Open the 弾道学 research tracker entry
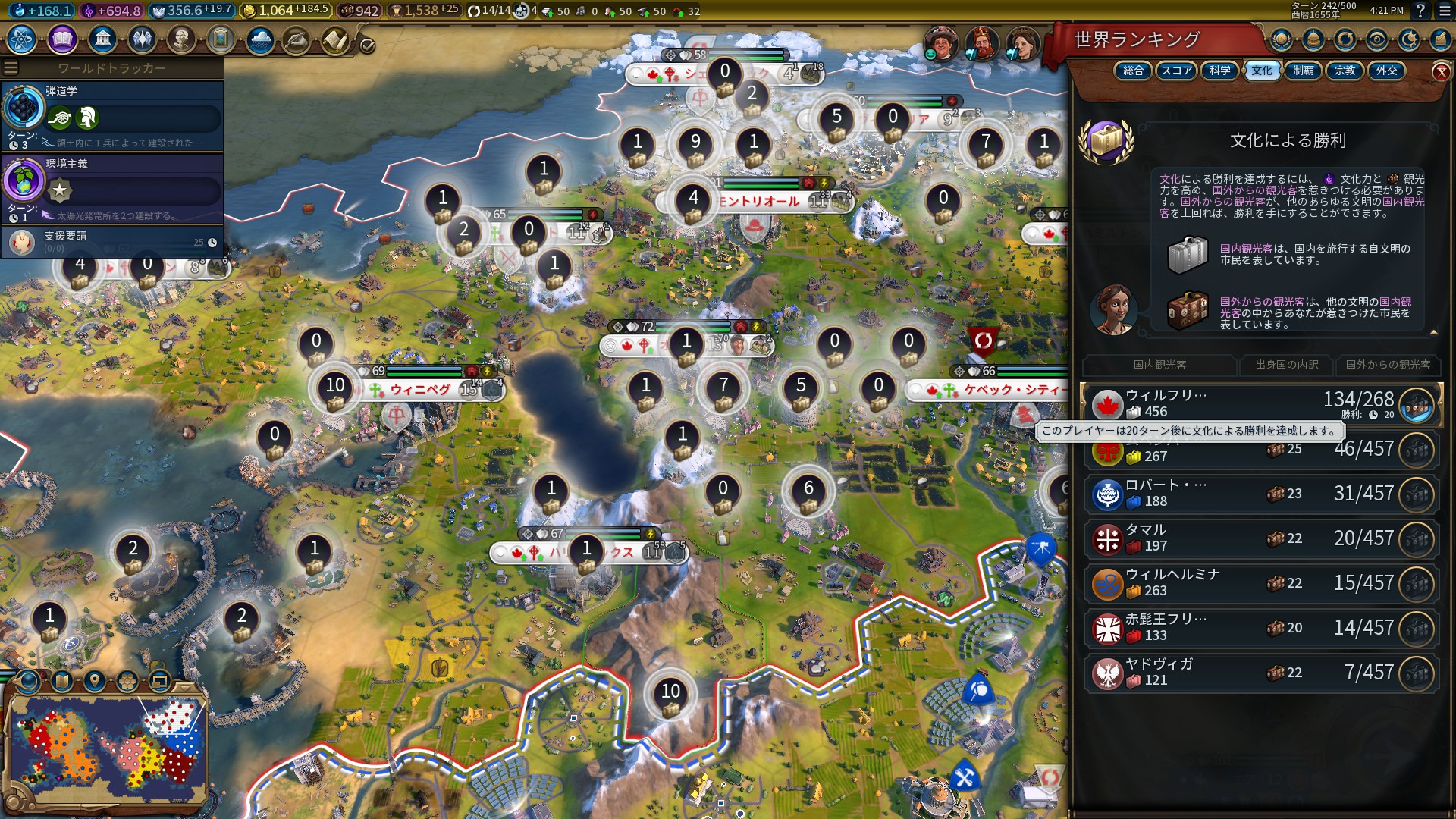This screenshot has width=1456, height=819. 112,116
